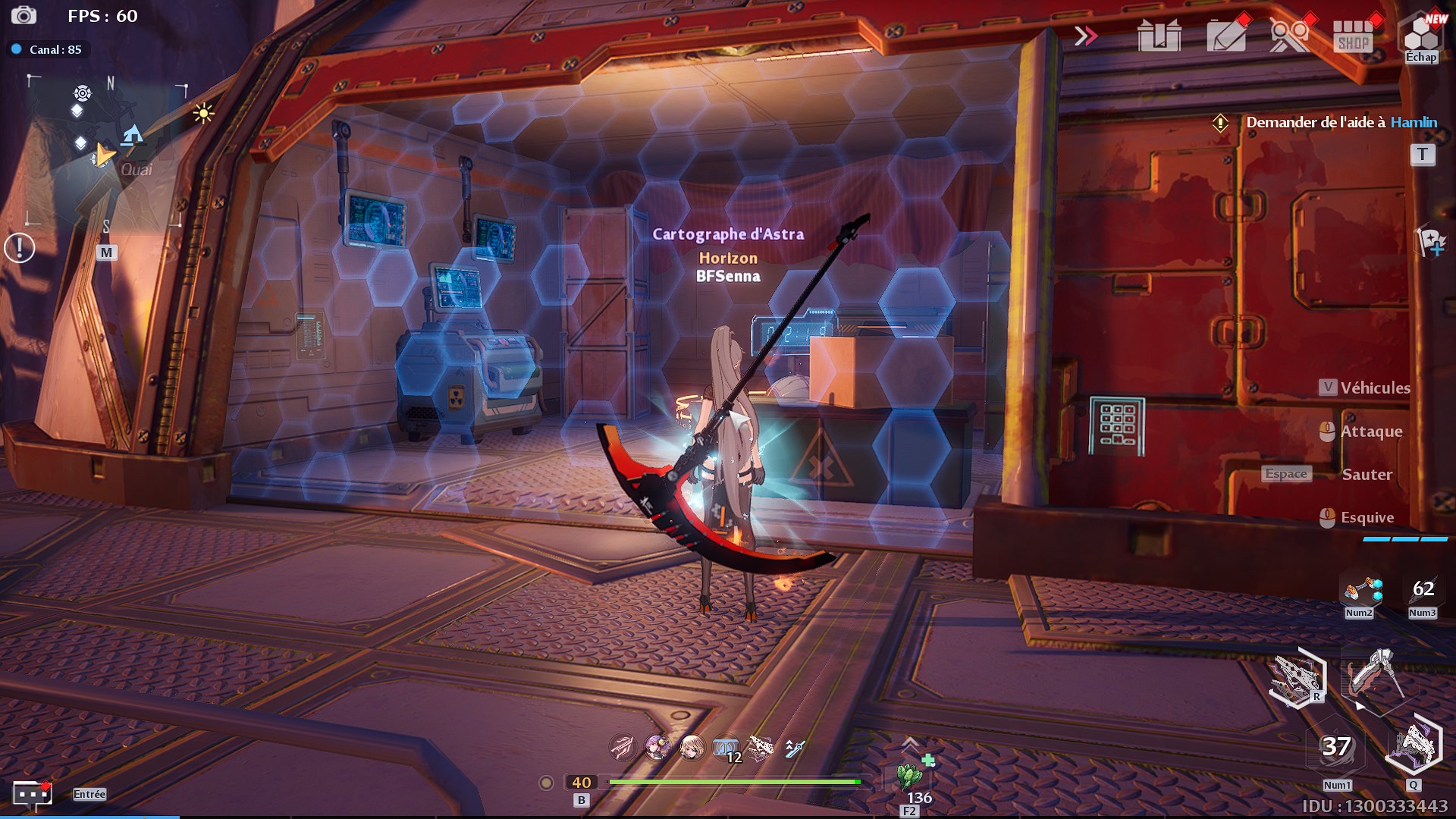Switch to the dual-pistols weapon on R
Viewport: 1456px width, 819px height.
tap(1298, 676)
